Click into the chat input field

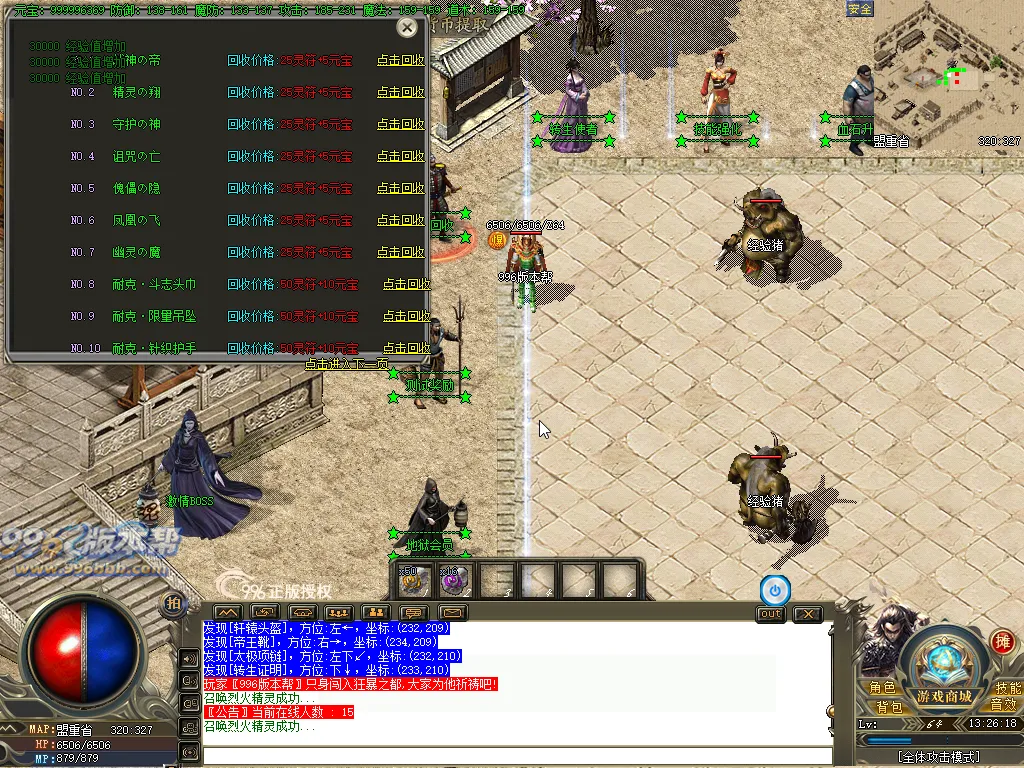pyautogui.click(x=515, y=755)
